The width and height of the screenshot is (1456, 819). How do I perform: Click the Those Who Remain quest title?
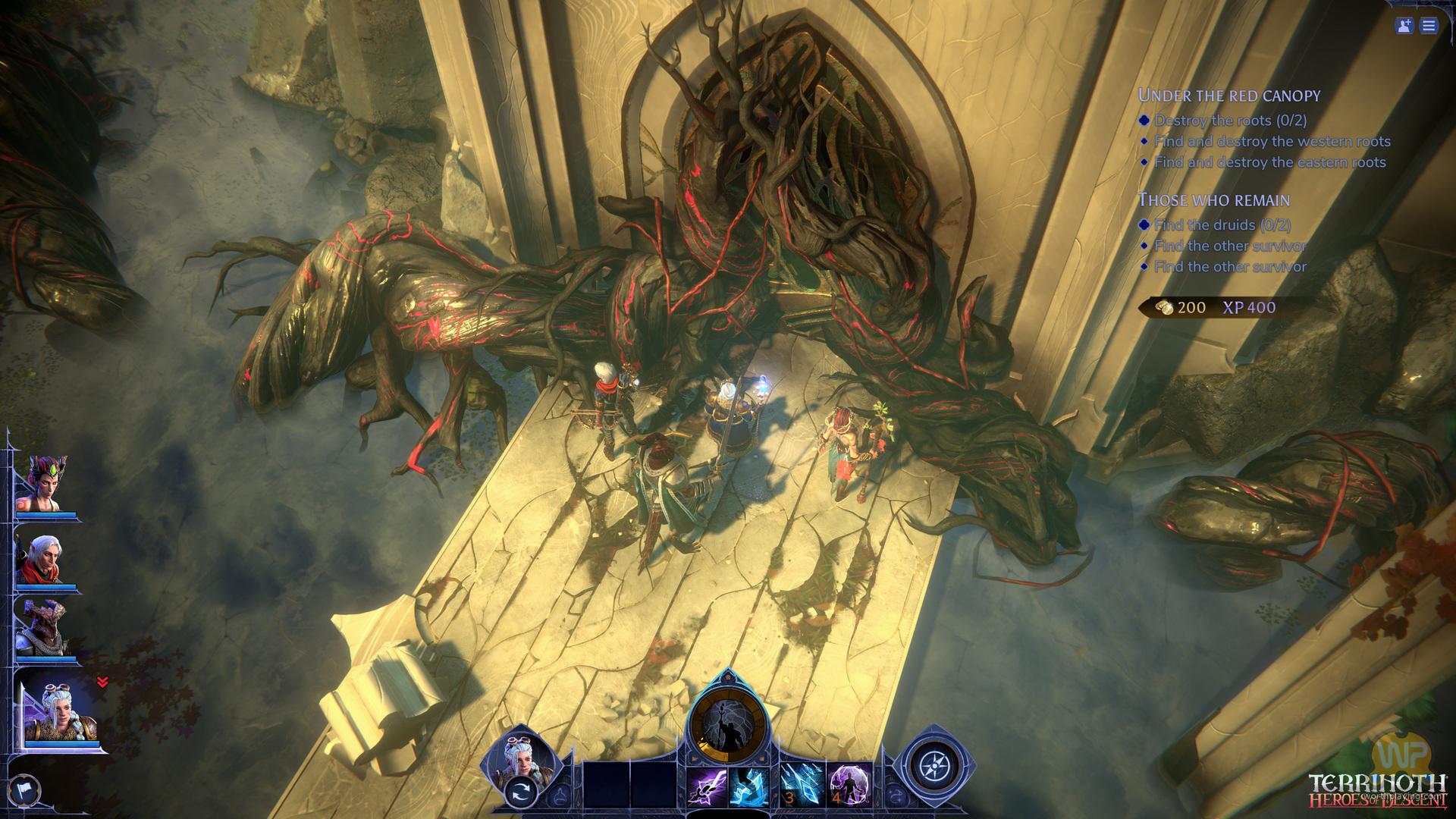(1213, 200)
